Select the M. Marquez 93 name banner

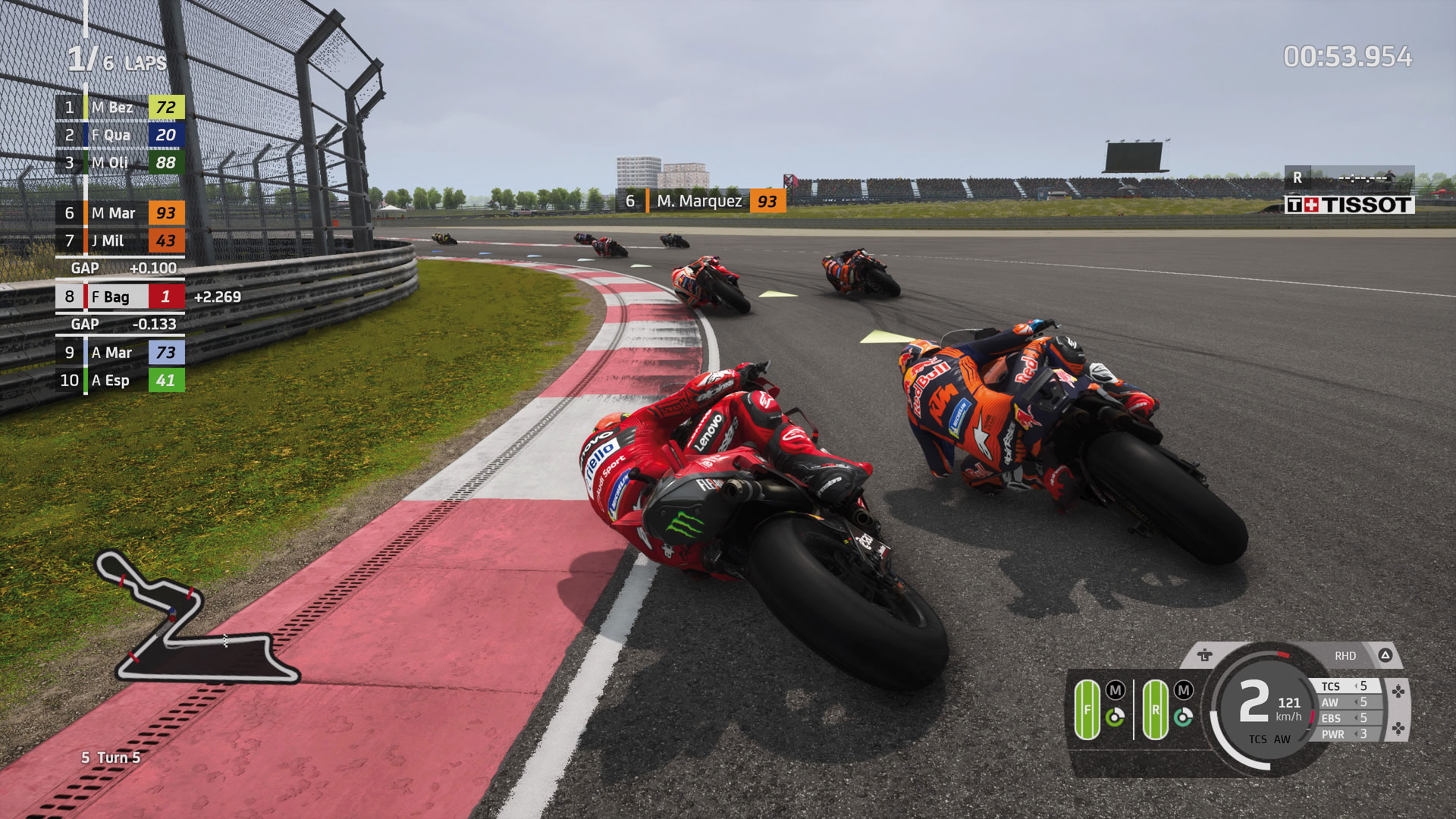698,201
